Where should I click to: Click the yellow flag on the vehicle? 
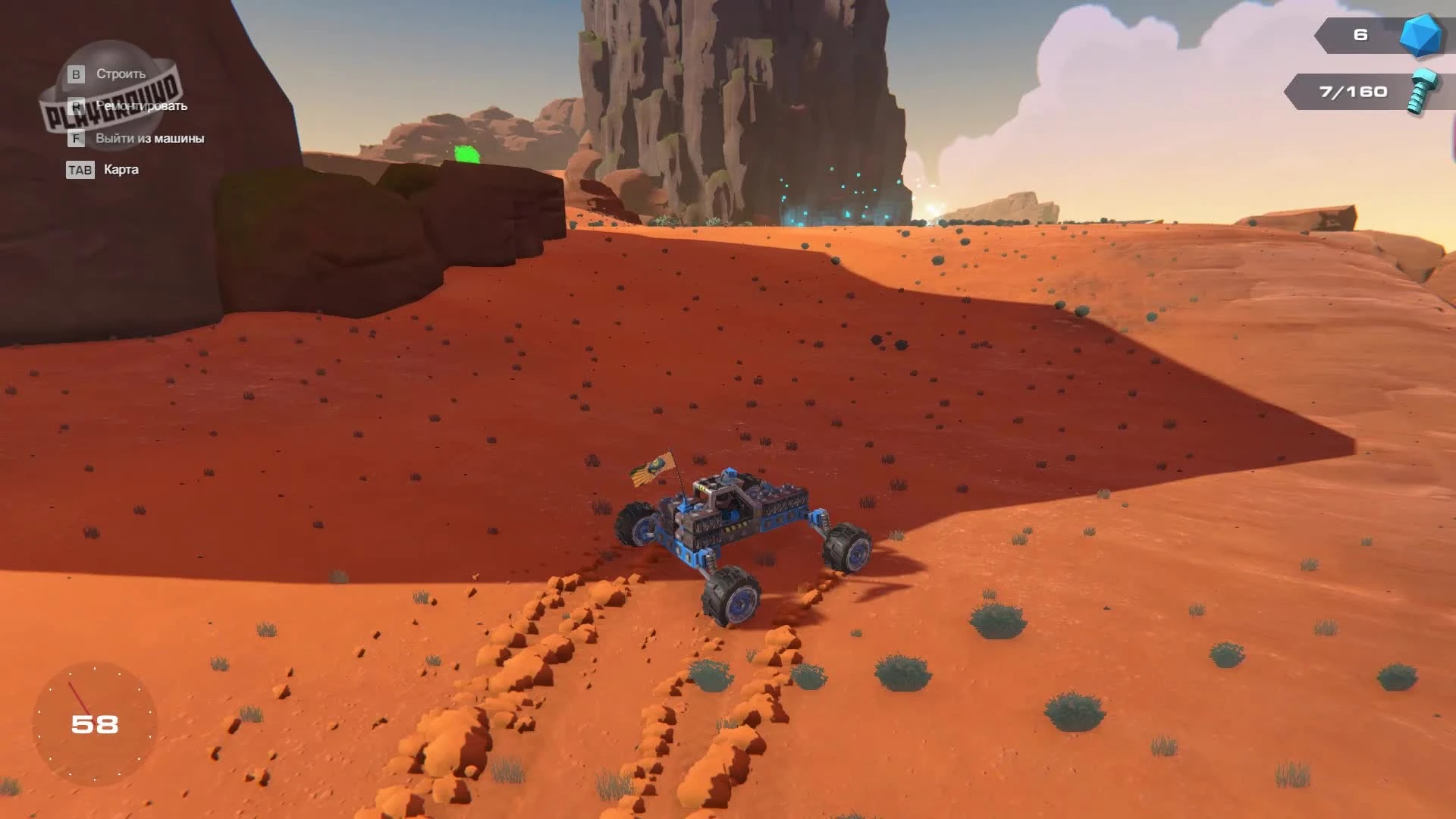(x=652, y=466)
